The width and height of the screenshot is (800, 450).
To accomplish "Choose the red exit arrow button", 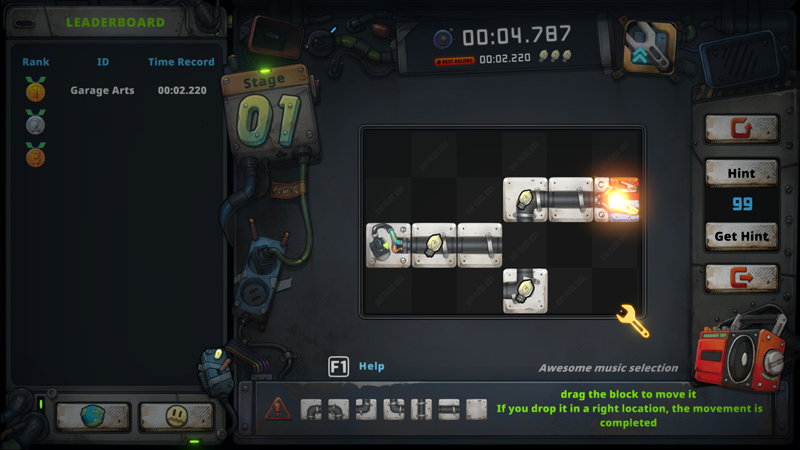I will tap(741, 277).
